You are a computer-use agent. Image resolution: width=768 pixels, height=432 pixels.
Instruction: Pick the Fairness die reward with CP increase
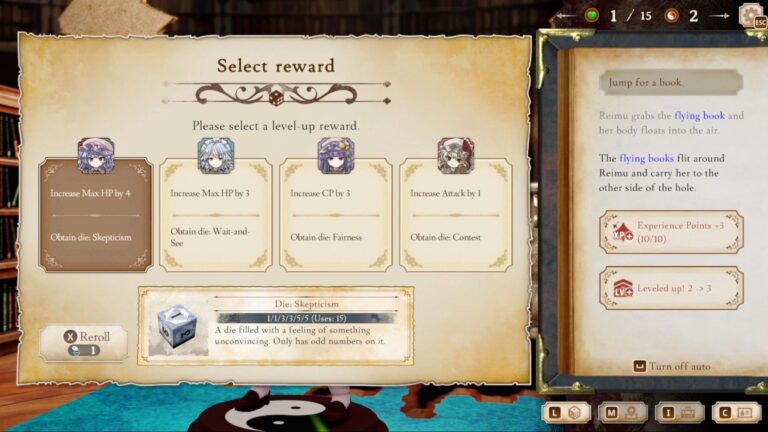[x=335, y=213]
